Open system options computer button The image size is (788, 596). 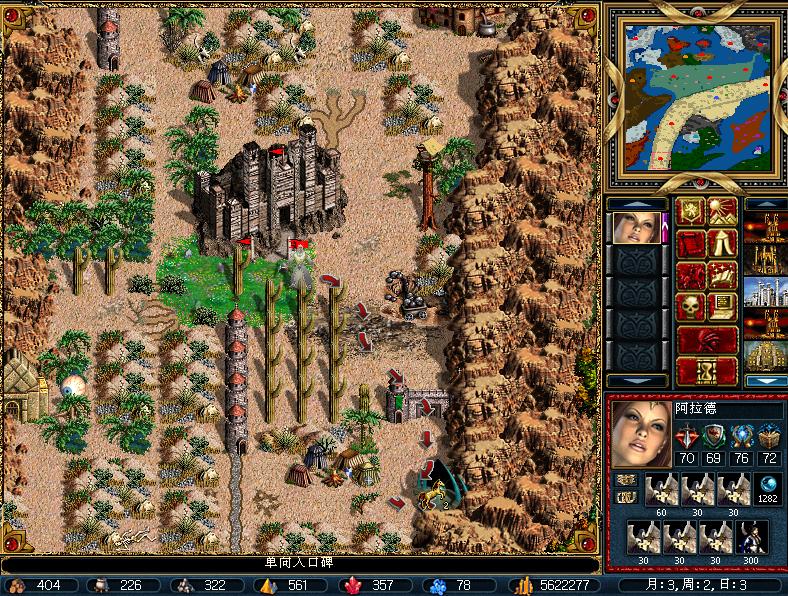point(723,307)
